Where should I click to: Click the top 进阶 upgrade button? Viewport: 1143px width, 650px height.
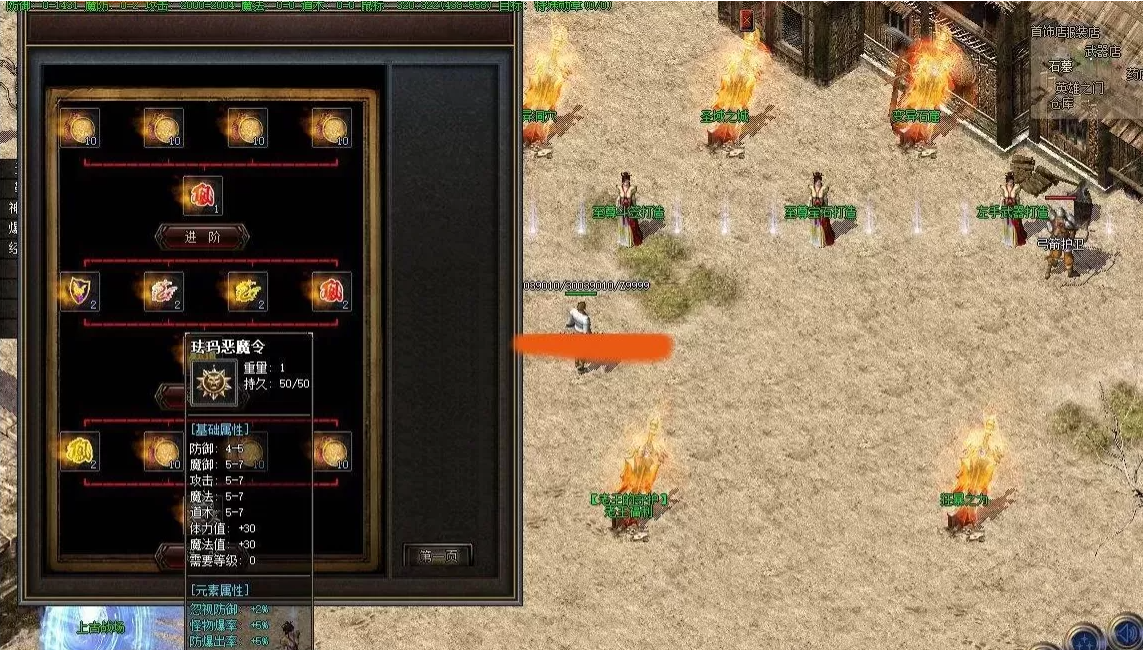point(202,237)
